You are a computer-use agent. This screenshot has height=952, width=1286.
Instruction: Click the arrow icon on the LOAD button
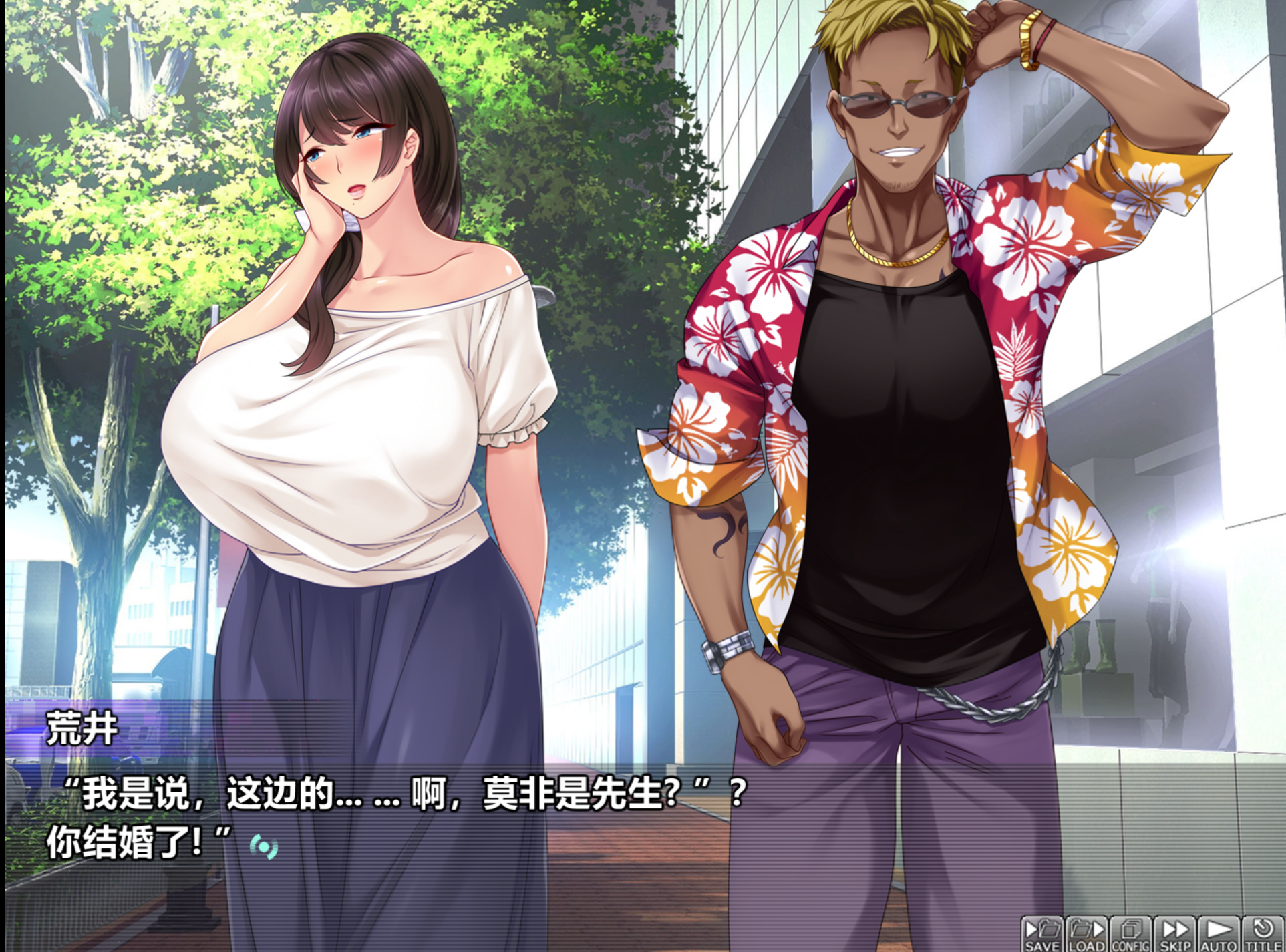(1100, 930)
